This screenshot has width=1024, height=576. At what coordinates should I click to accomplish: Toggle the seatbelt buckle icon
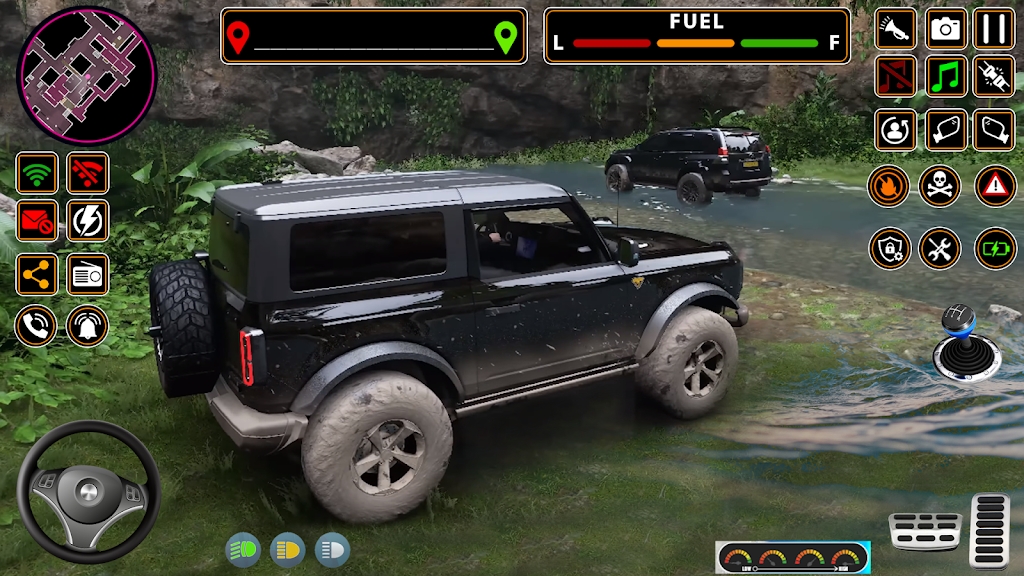[994, 76]
